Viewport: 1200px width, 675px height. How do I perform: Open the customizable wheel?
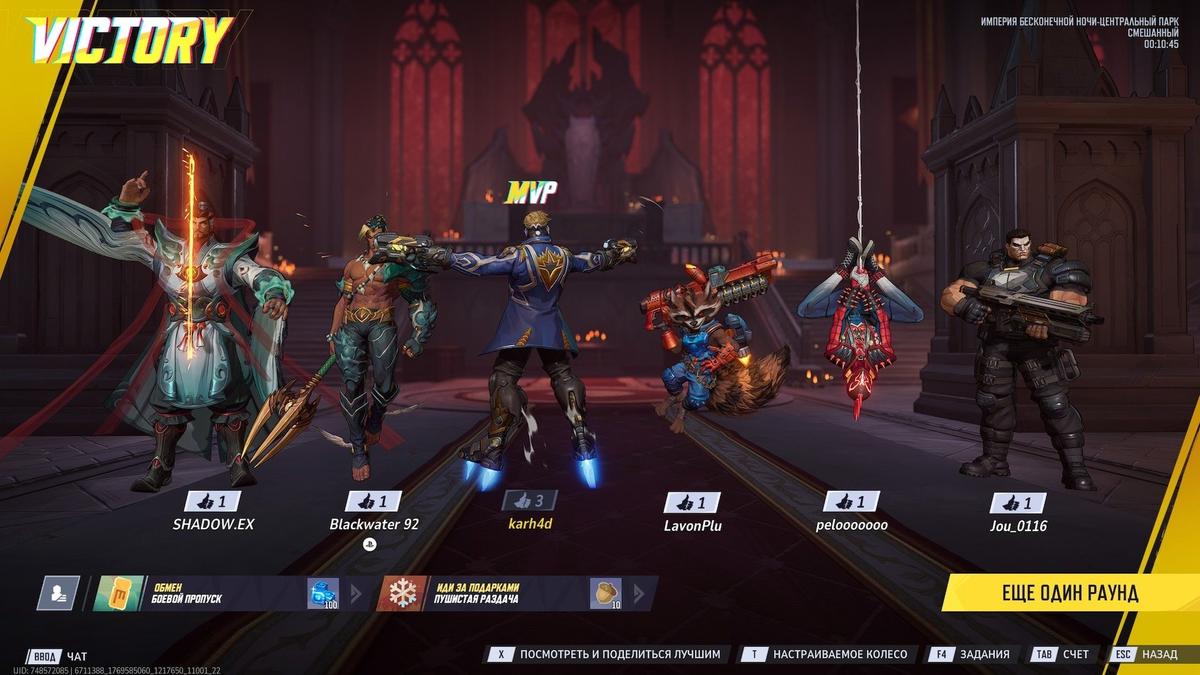point(827,654)
